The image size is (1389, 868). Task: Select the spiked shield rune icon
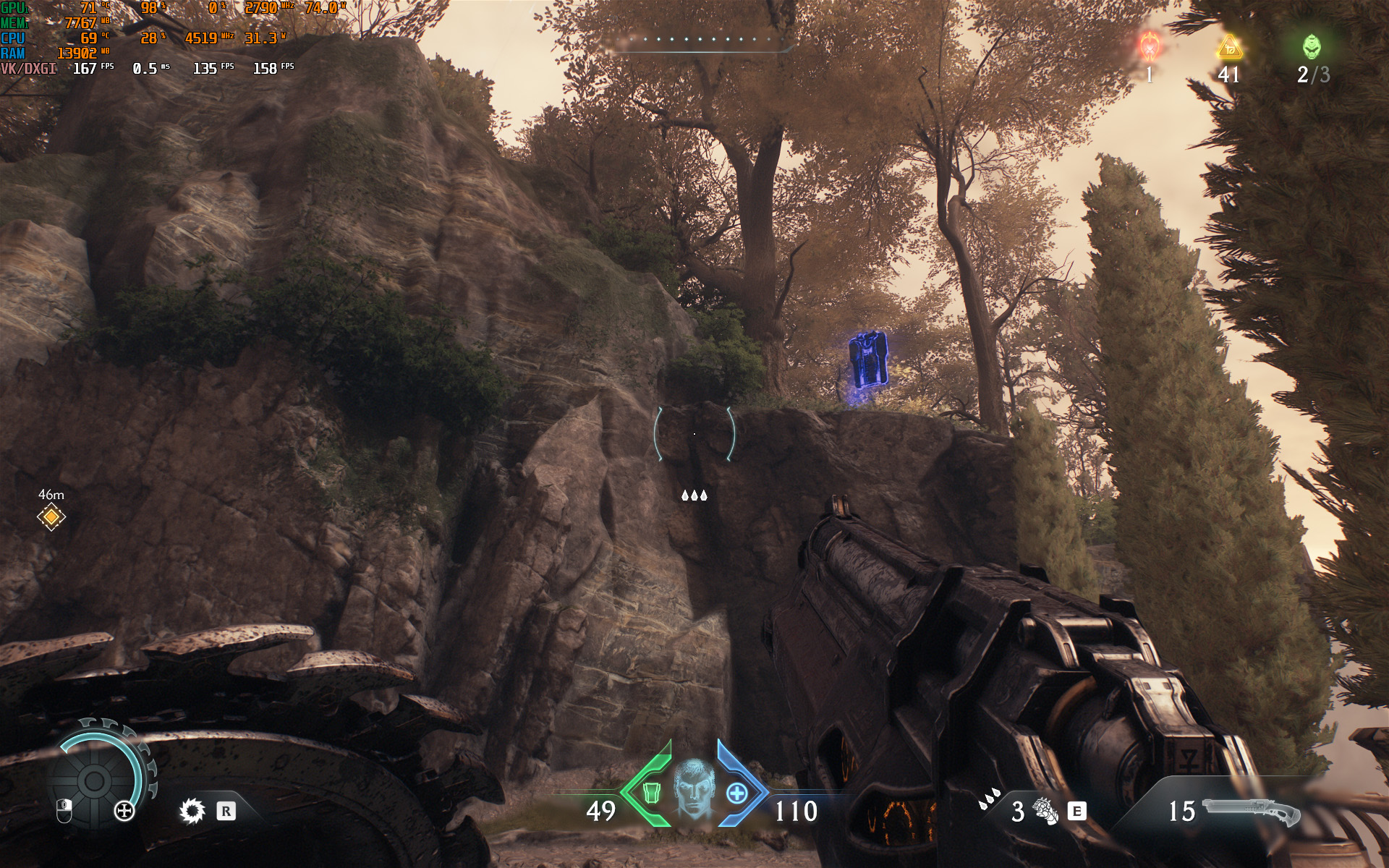[192, 811]
